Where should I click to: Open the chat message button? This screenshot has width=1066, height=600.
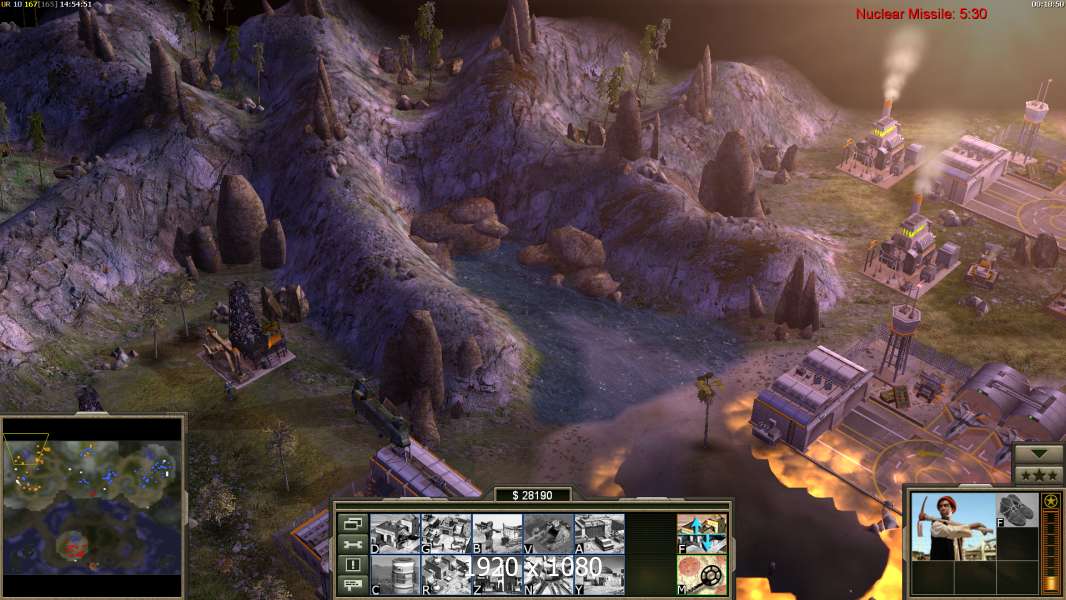351,586
